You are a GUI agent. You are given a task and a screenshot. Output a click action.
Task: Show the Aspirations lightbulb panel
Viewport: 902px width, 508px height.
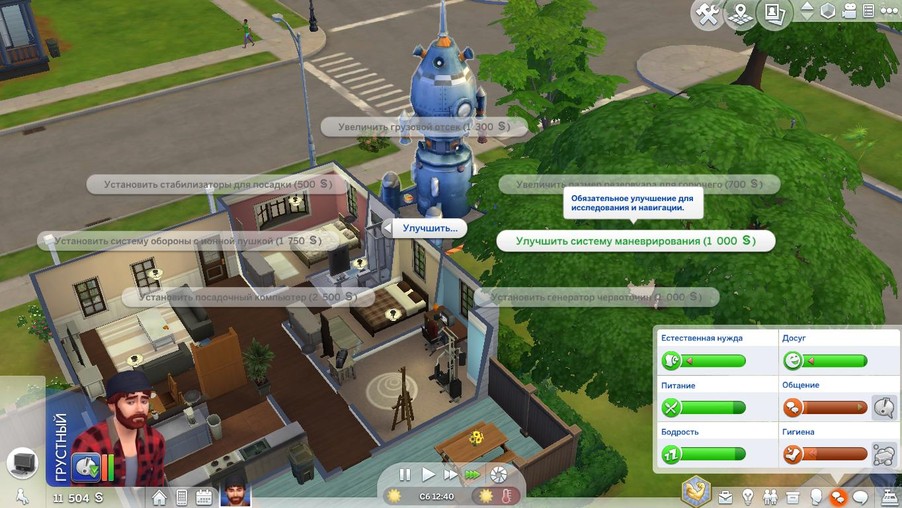(747, 496)
